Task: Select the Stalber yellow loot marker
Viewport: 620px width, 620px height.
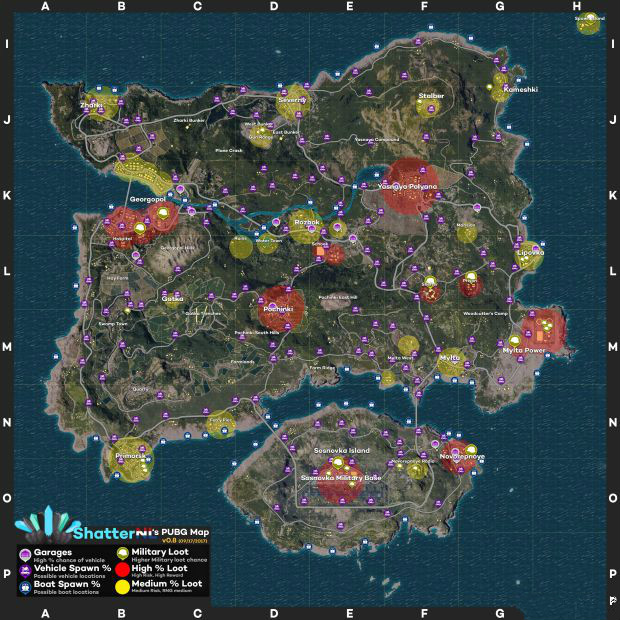Action: pos(431,103)
